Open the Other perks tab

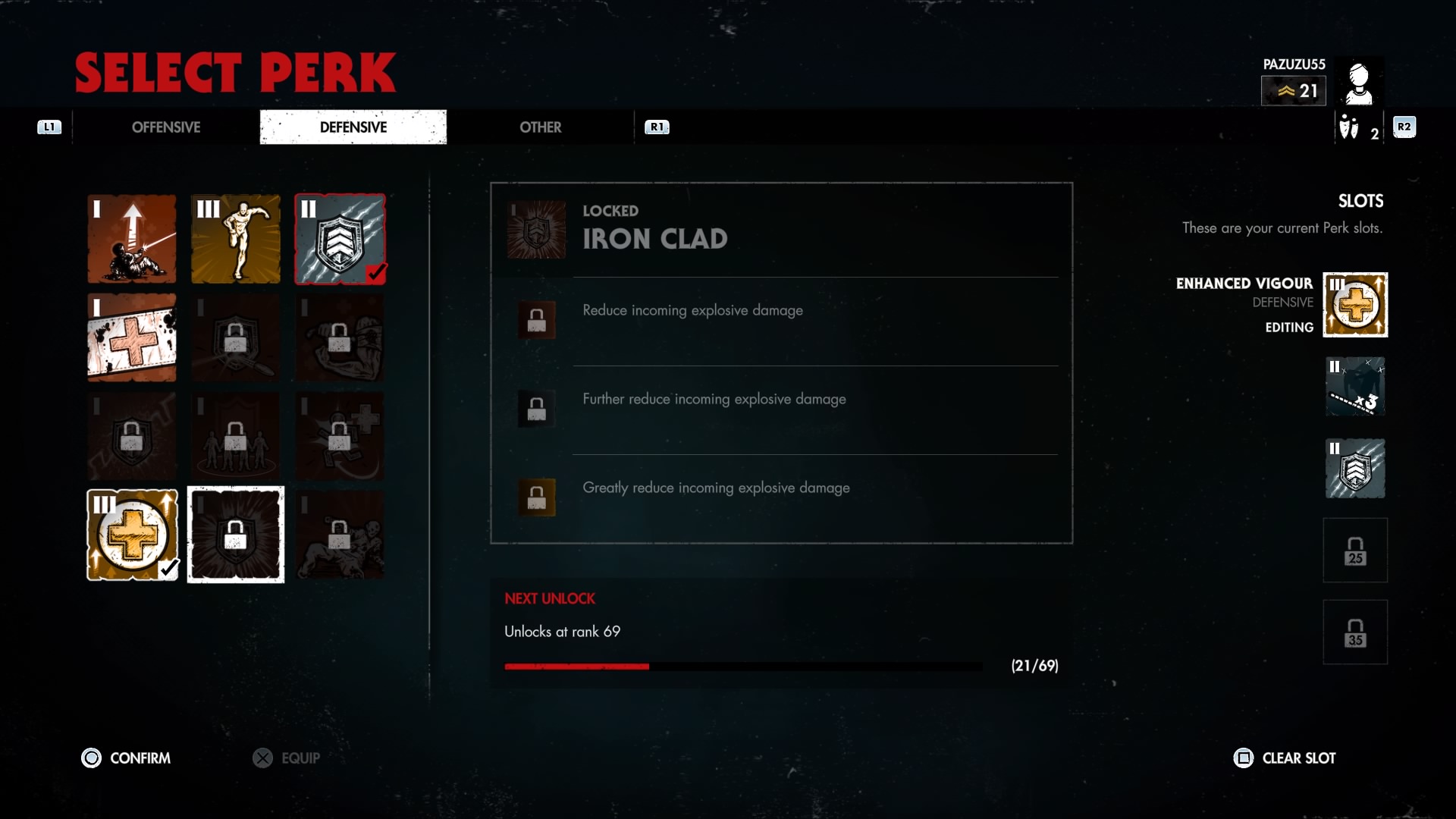coord(540,127)
